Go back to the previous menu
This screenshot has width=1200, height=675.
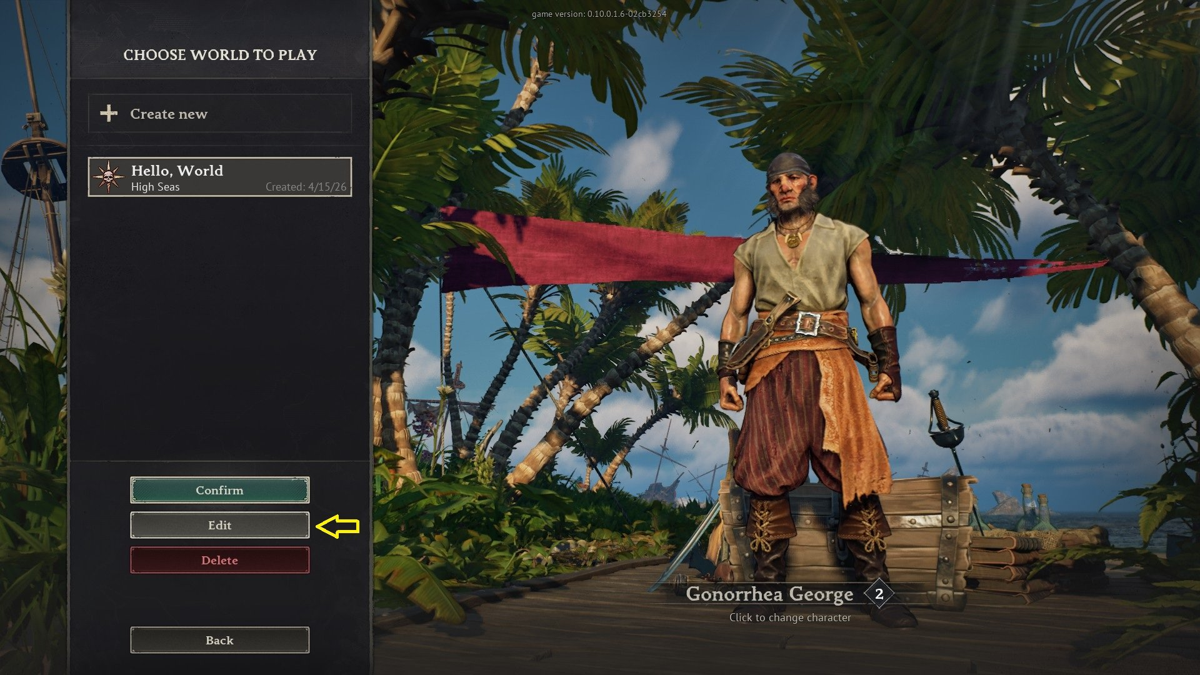pos(219,640)
